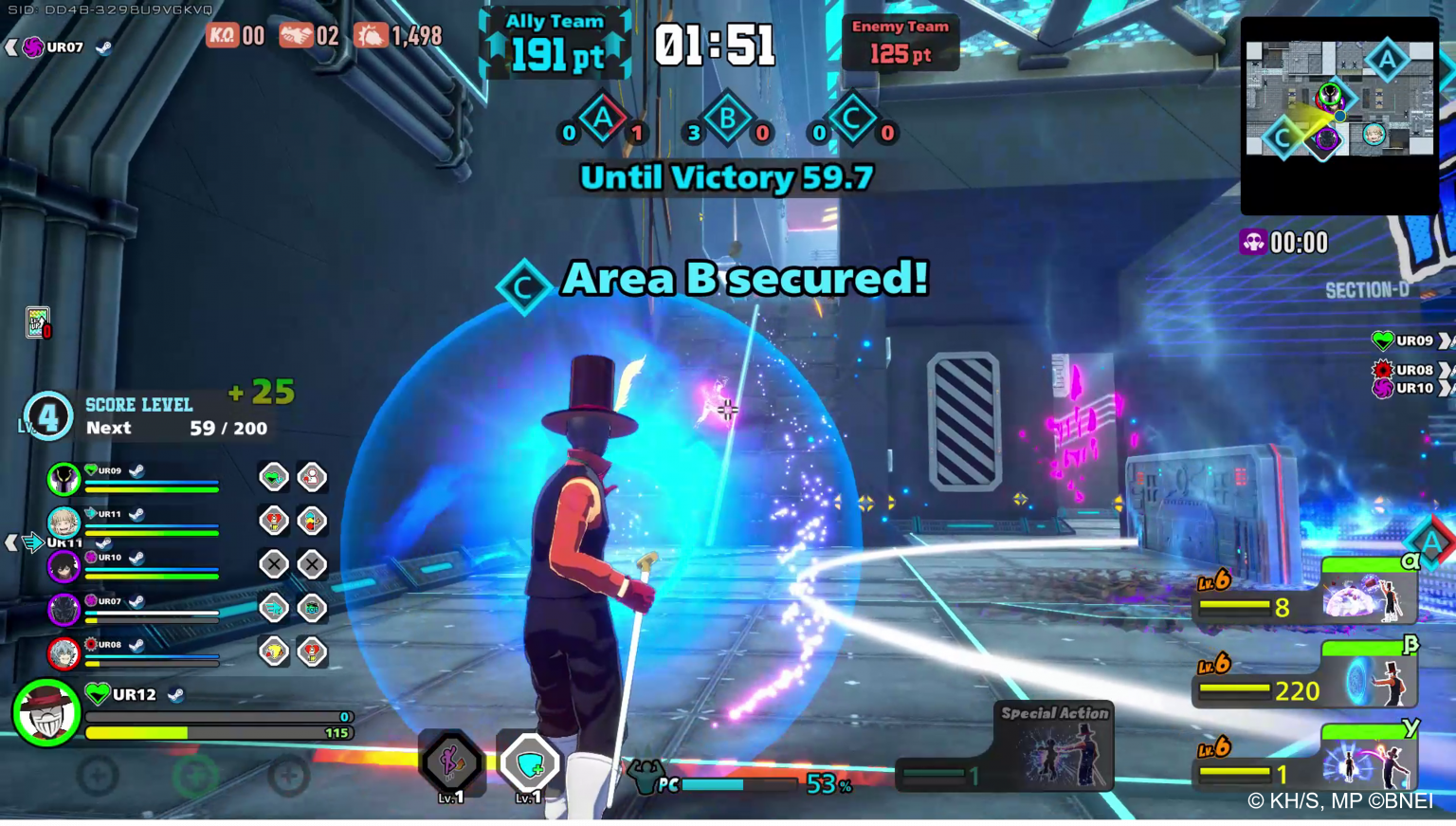Click the Until Victory 59.7 banner
Image resolution: width=1456 pixels, height=826 pixels.
click(726, 177)
